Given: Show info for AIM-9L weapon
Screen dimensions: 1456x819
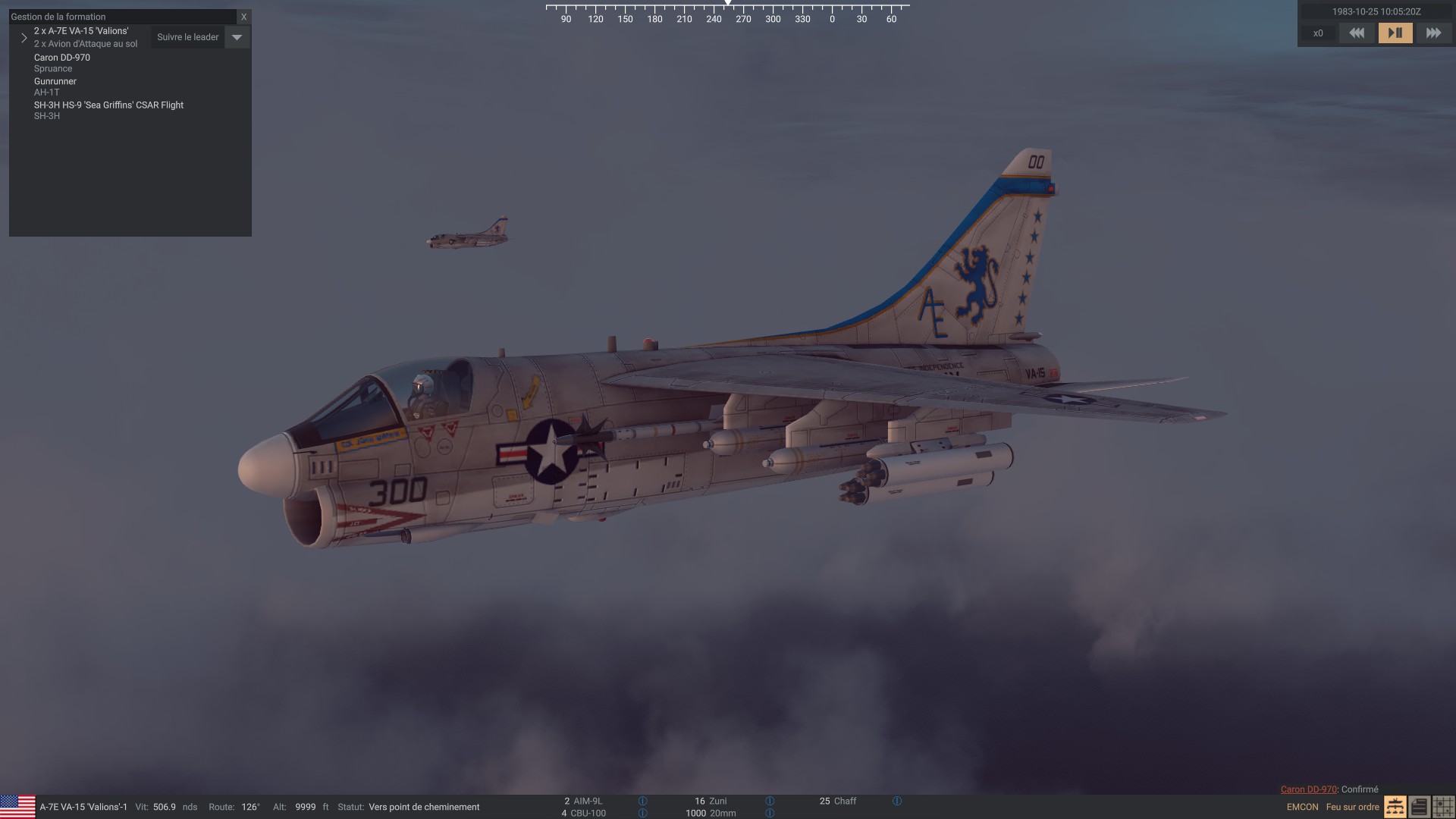Looking at the screenshot, I should tap(642, 801).
